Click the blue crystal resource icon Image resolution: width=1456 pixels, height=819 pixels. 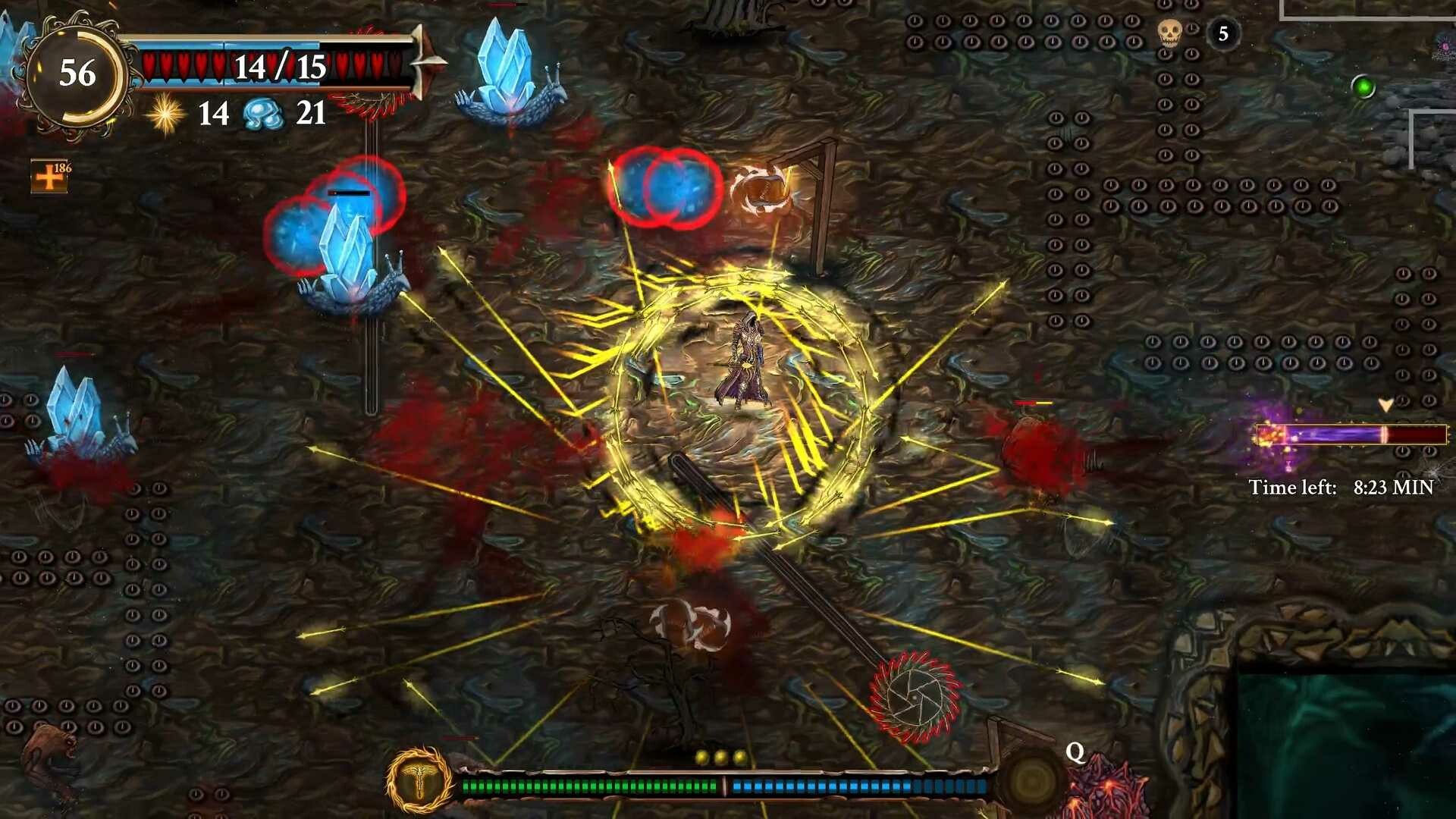[263, 115]
